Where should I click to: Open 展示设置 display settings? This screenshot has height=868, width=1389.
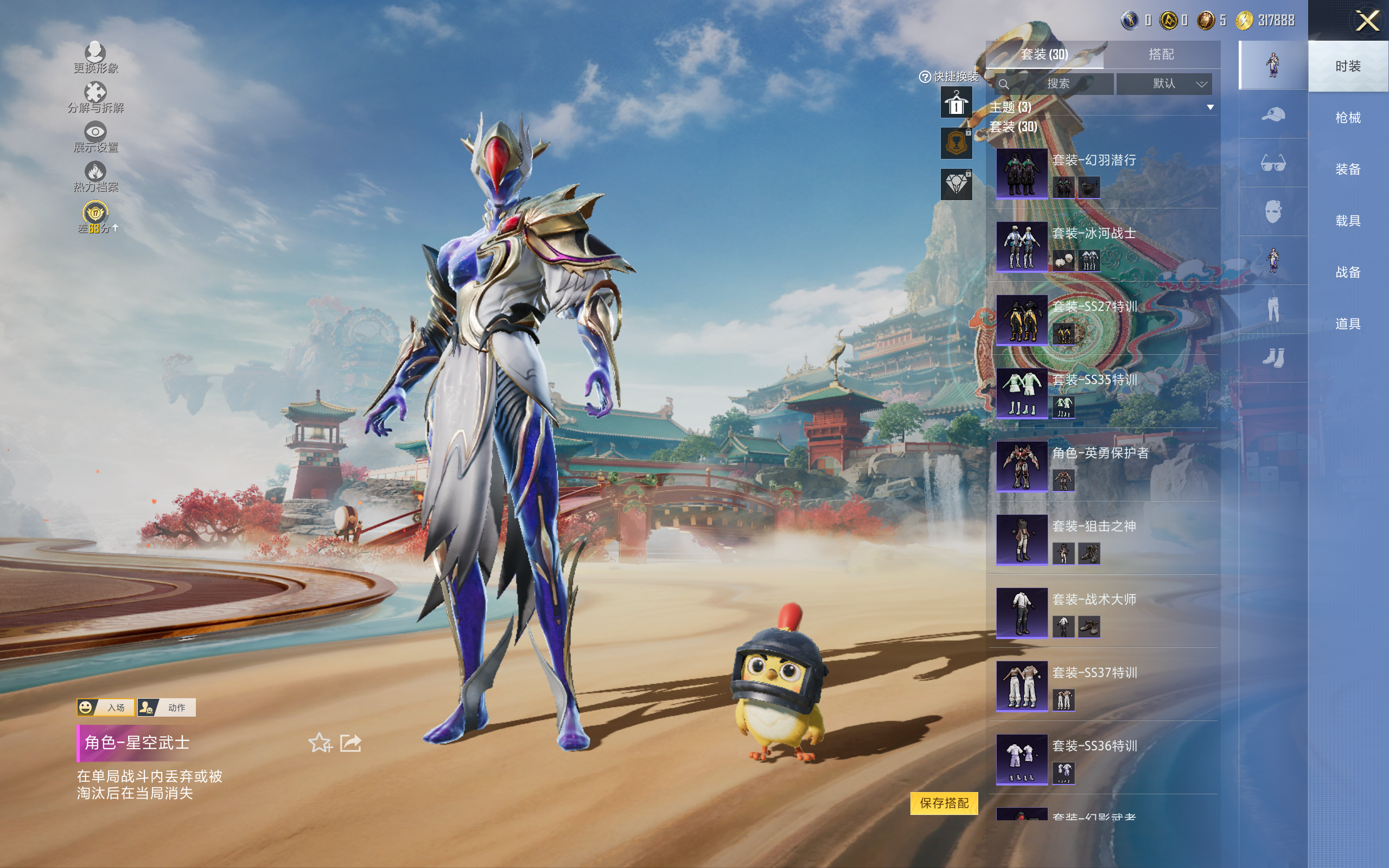coord(95,137)
